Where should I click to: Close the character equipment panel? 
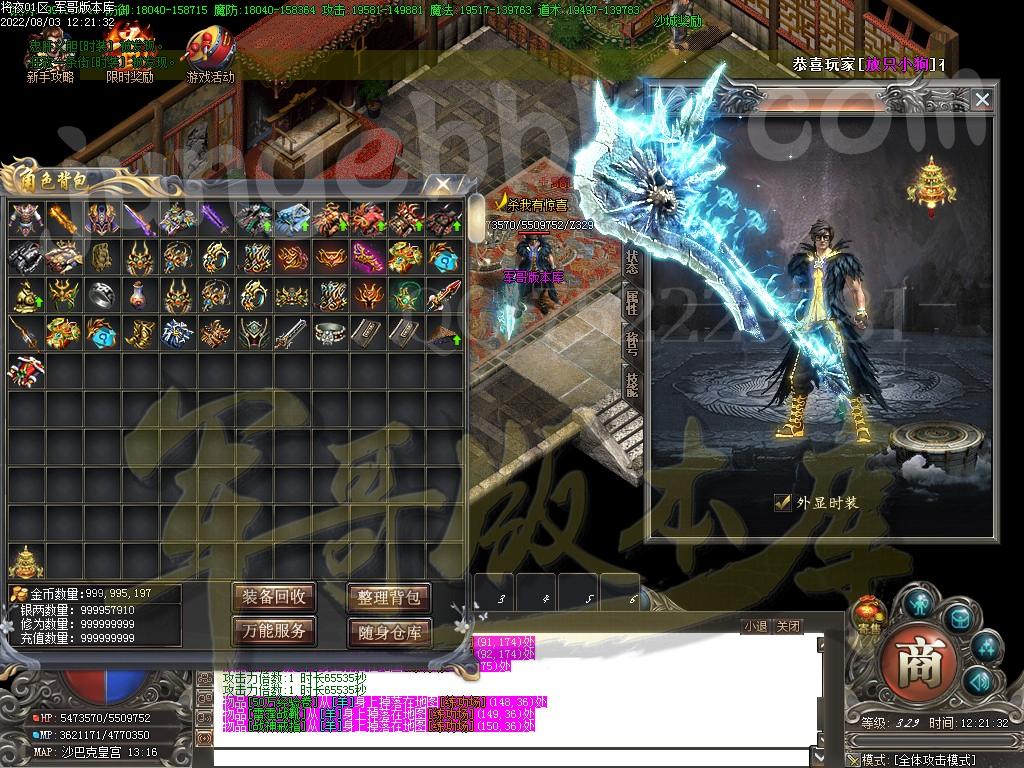(982, 99)
